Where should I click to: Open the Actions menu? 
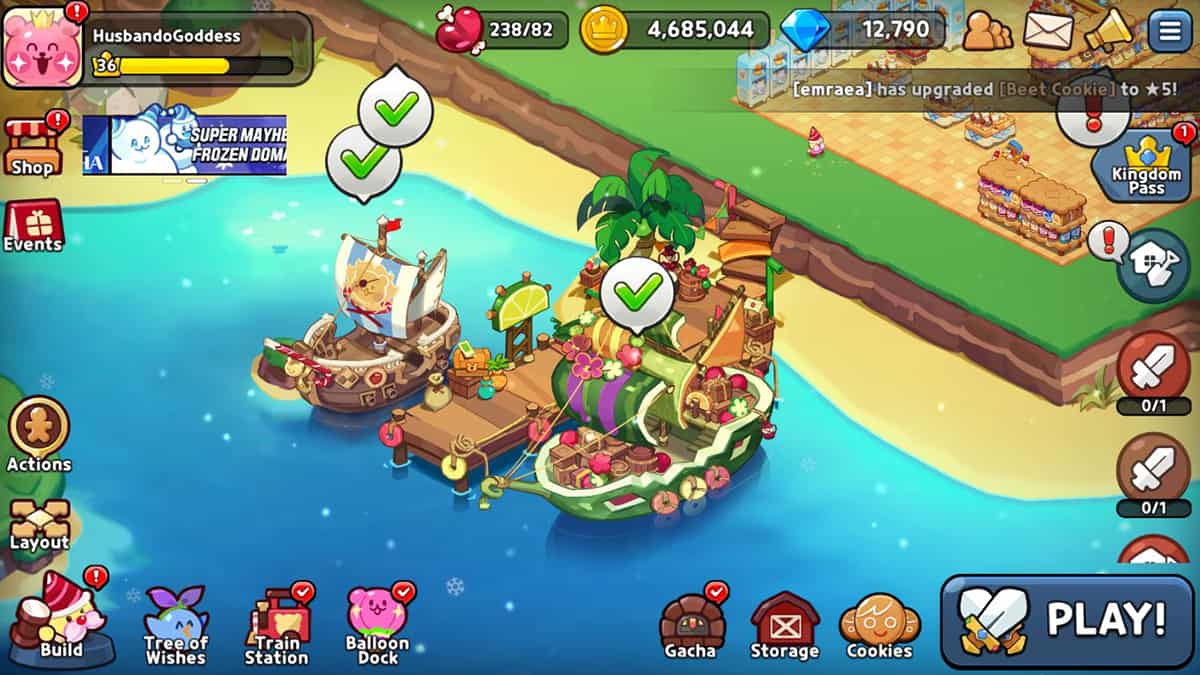click(x=39, y=434)
